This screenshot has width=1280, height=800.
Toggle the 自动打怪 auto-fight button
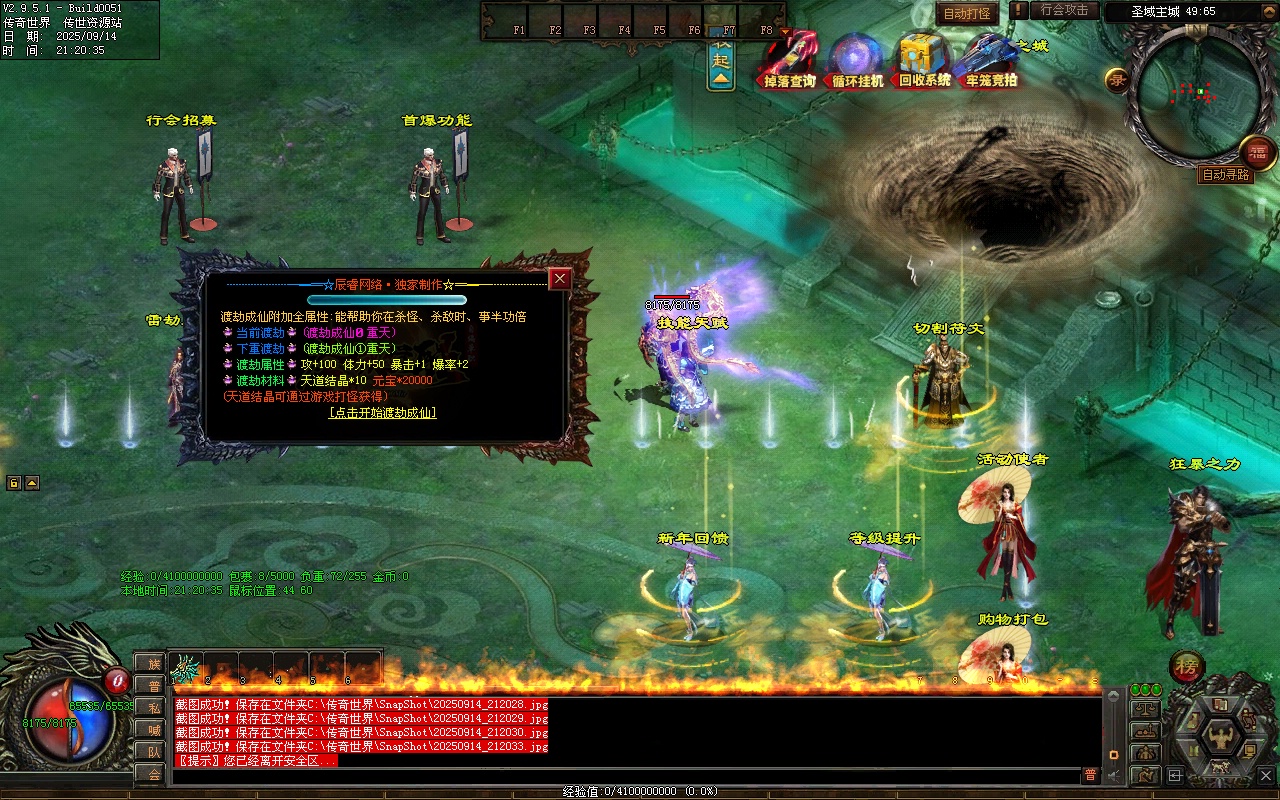click(967, 13)
